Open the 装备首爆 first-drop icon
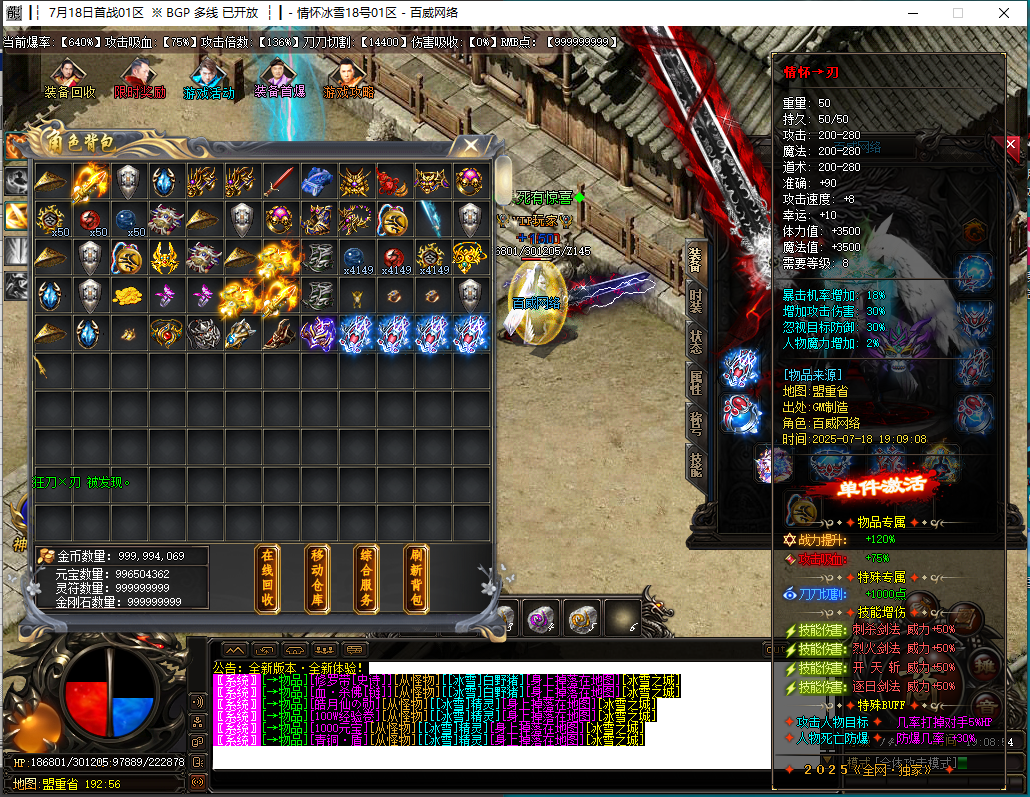 pos(278,78)
